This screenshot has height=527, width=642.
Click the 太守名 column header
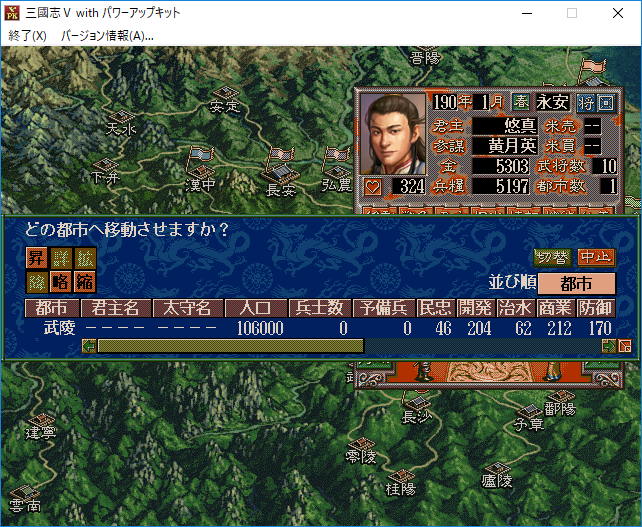[188, 308]
